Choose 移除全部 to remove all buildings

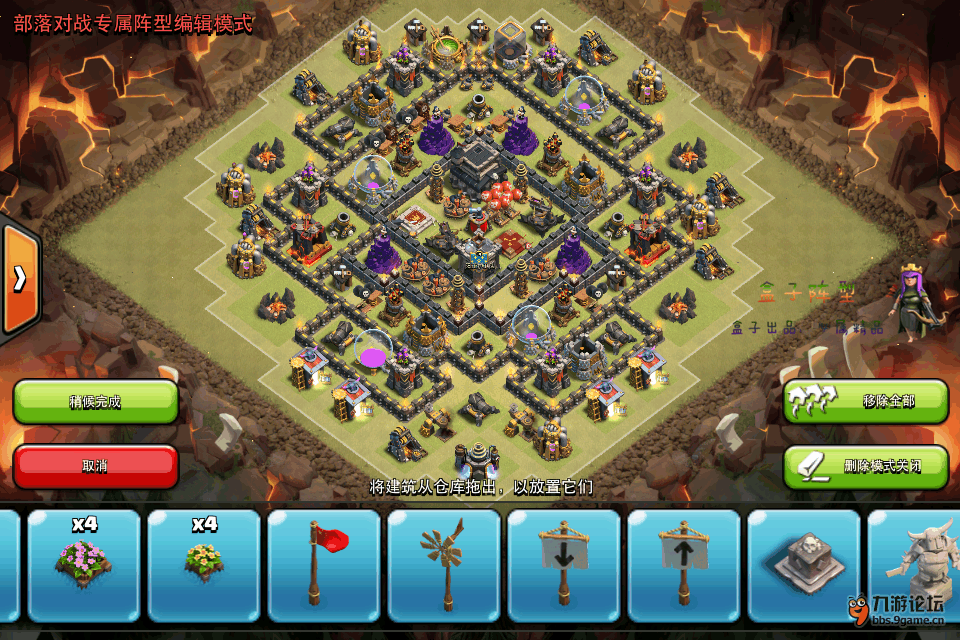coord(865,401)
